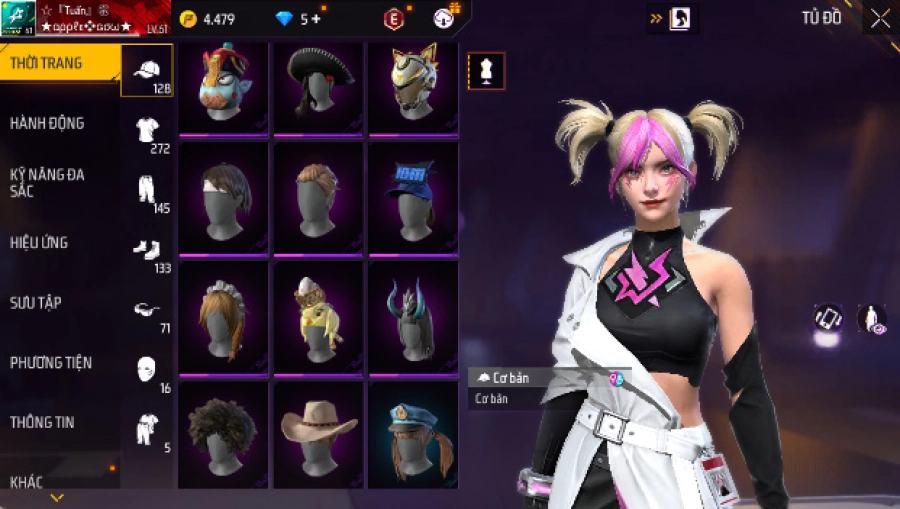Close the wardrobe screen
The height and width of the screenshot is (509, 900).
pyautogui.click(x=880, y=18)
